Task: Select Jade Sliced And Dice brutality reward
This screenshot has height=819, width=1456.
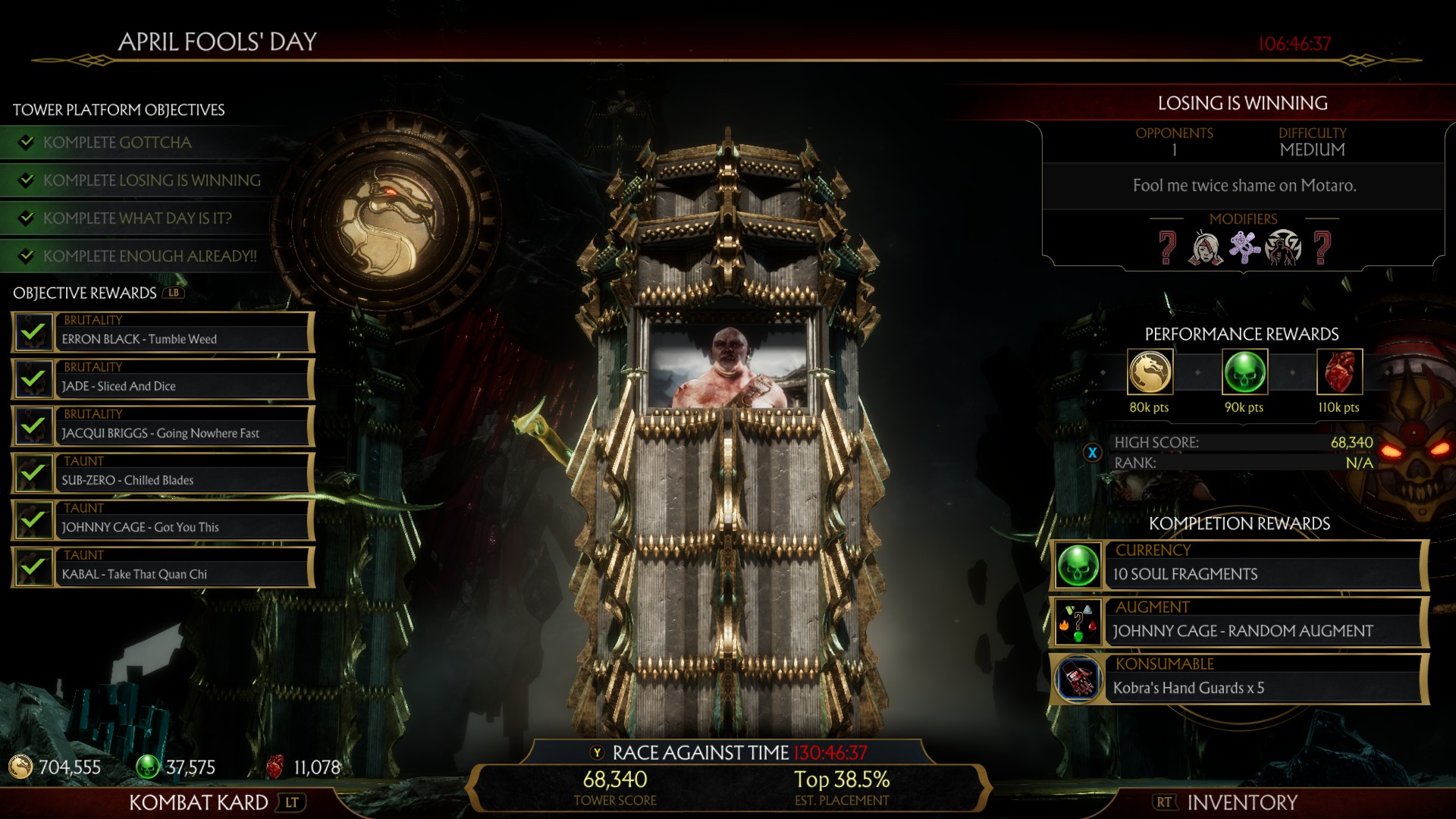Action: pyautogui.click(x=163, y=379)
